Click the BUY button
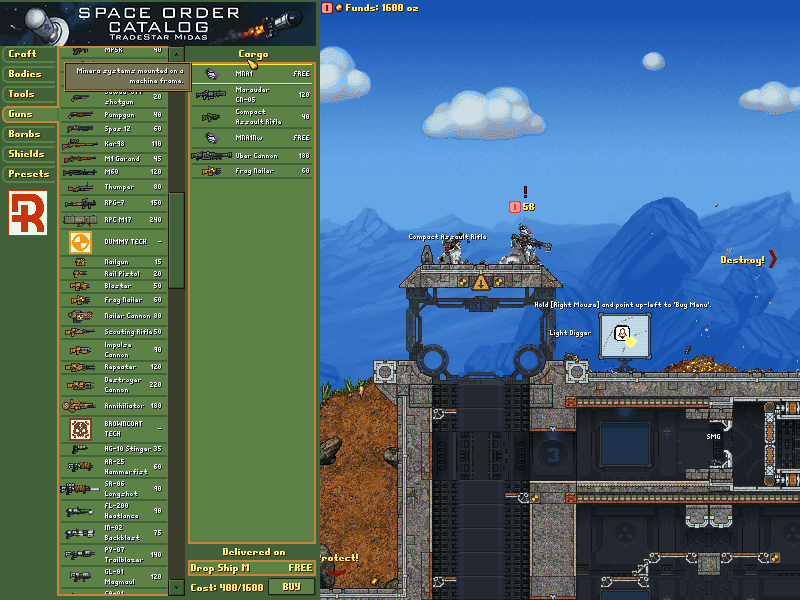 click(291, 587)
